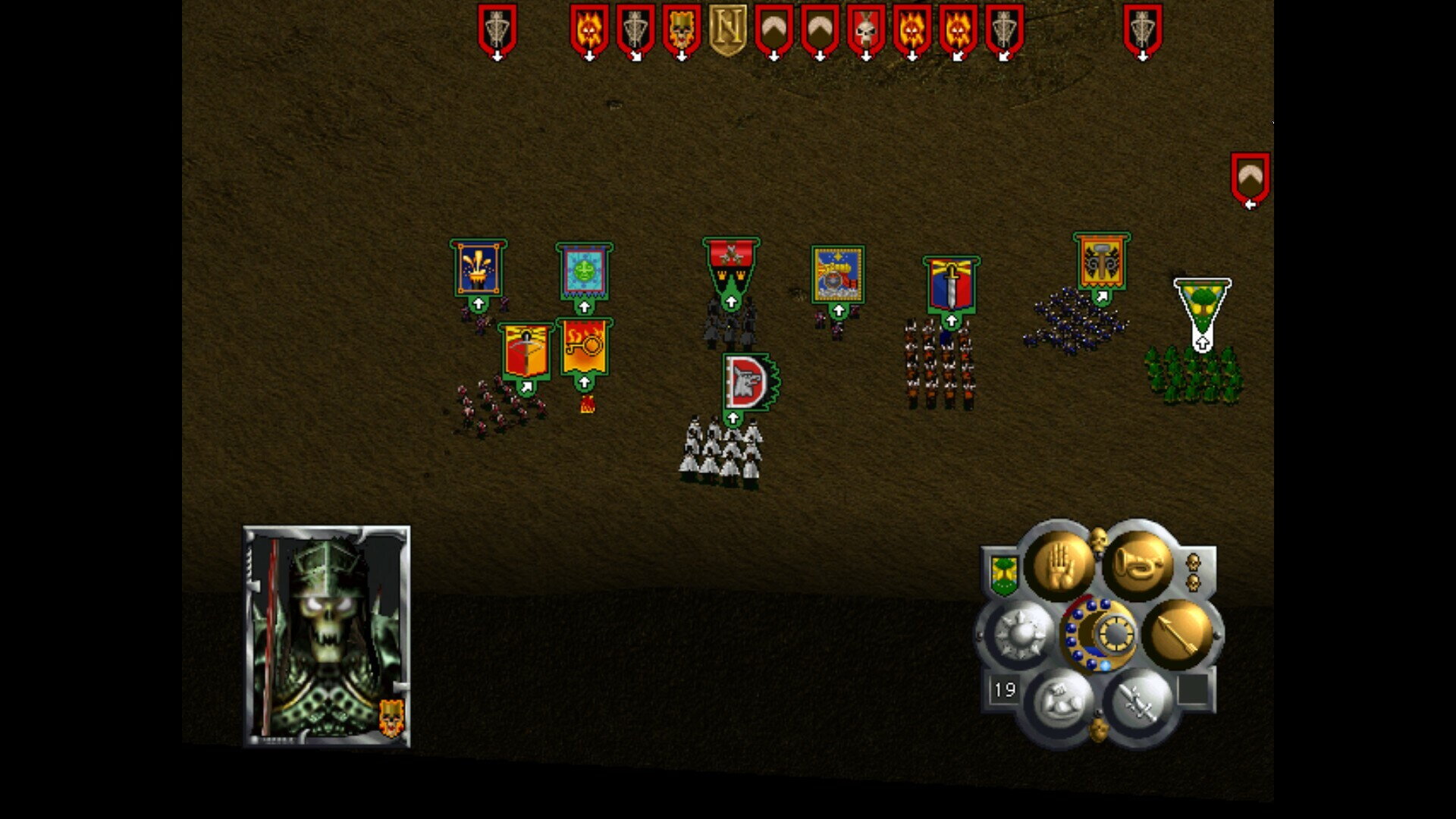Image resolution: width=1456 pixels, height=819 pixels.
Task: Select the crossbow banner regiment
Action: click(x=526, y=351)
